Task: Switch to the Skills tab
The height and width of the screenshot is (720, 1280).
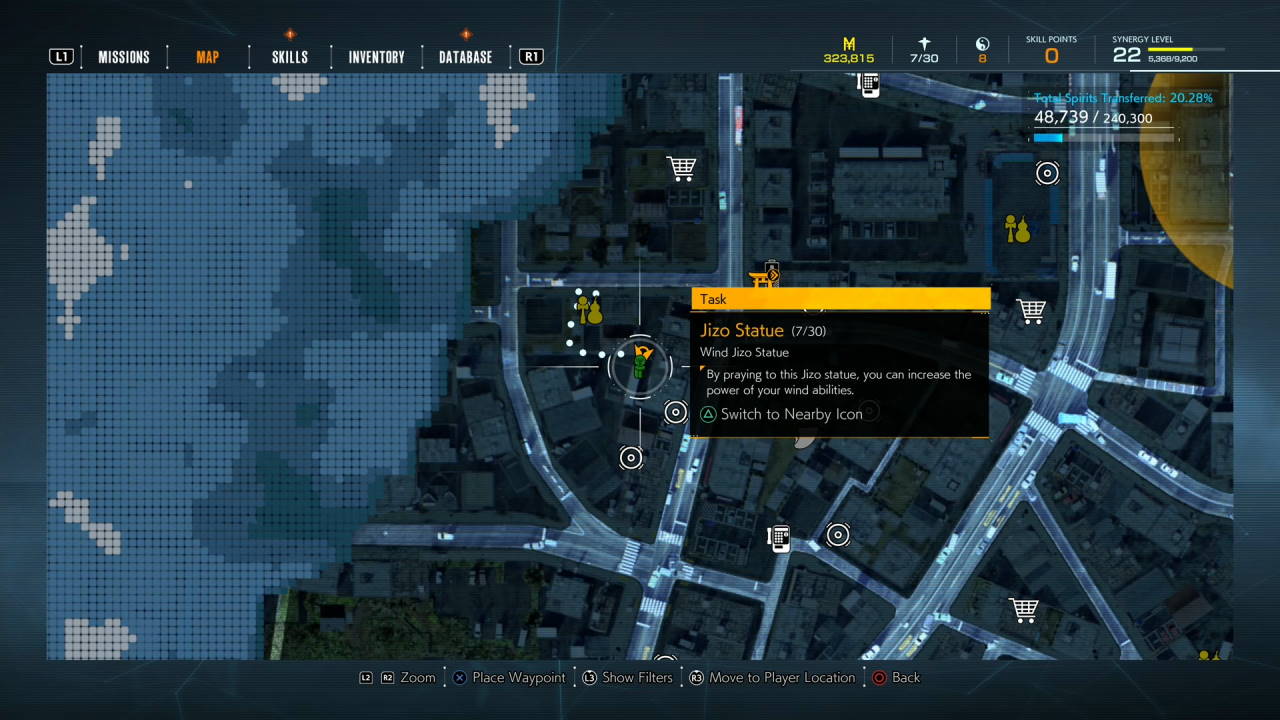Action: click(290, 57)
